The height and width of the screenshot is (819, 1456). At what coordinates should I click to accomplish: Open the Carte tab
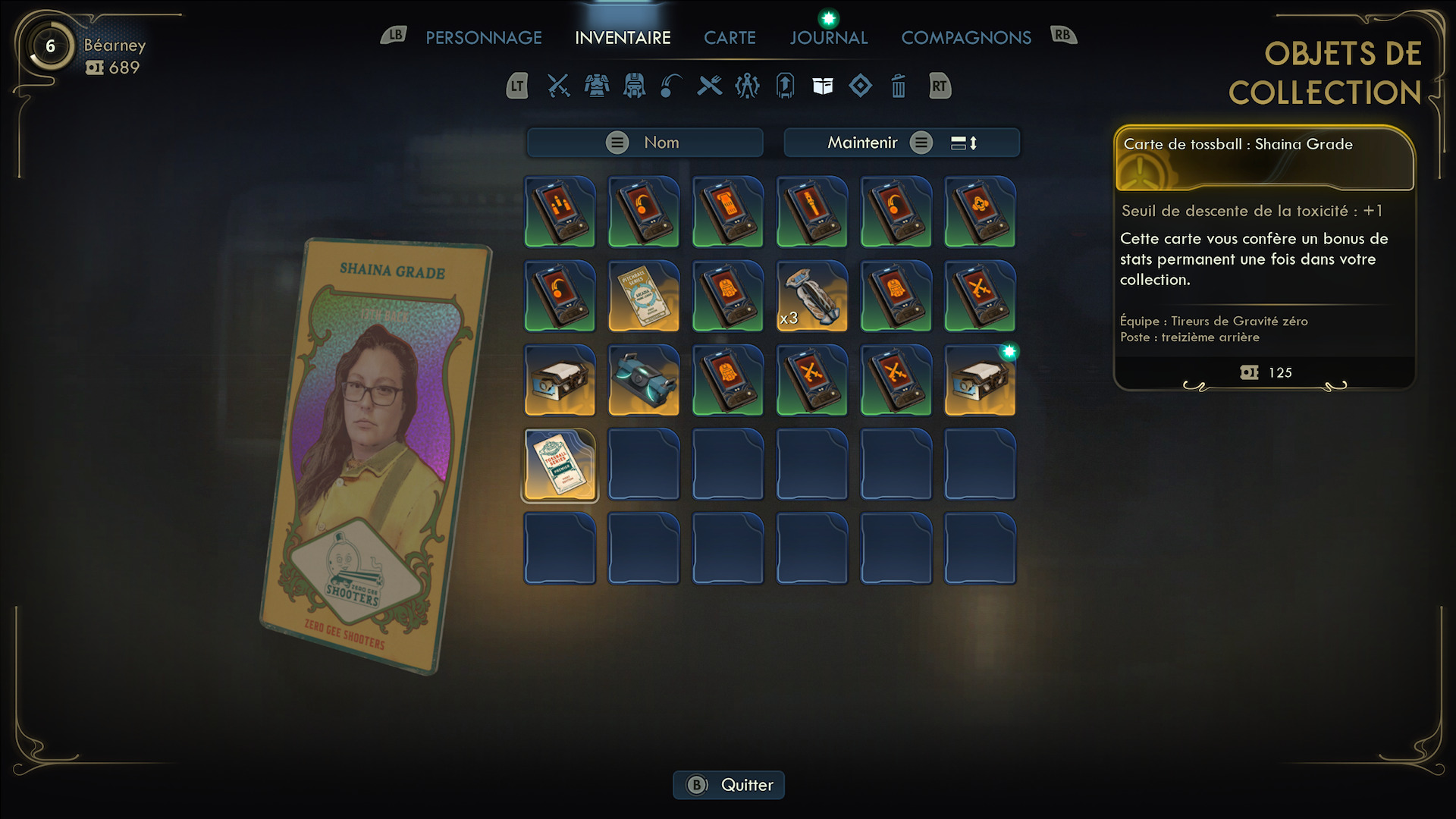pyautogui.click(x=730, y=38)
